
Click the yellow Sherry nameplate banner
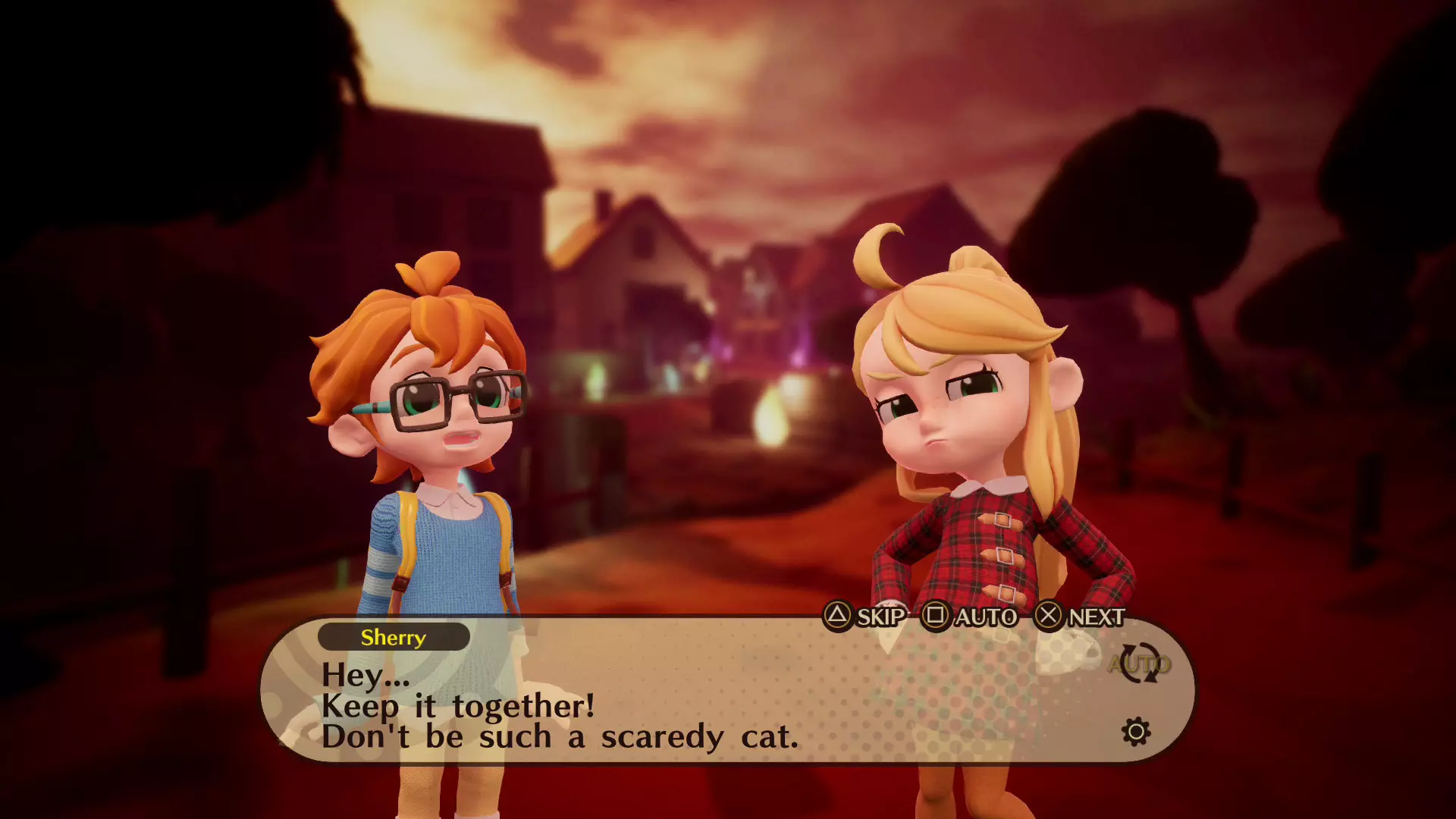tap(393, 638)
